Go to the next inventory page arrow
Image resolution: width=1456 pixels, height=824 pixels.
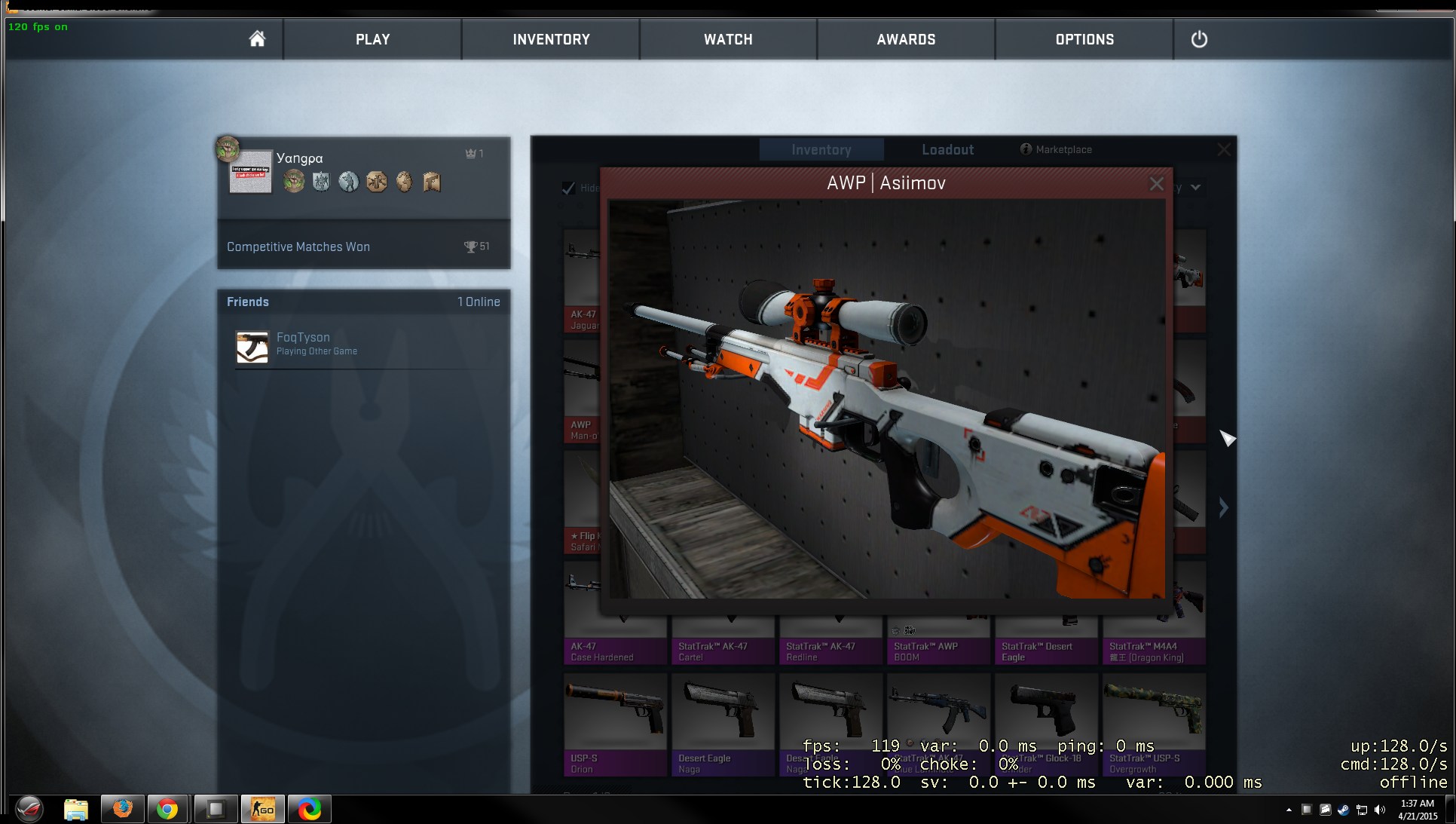coord(1223,507)
